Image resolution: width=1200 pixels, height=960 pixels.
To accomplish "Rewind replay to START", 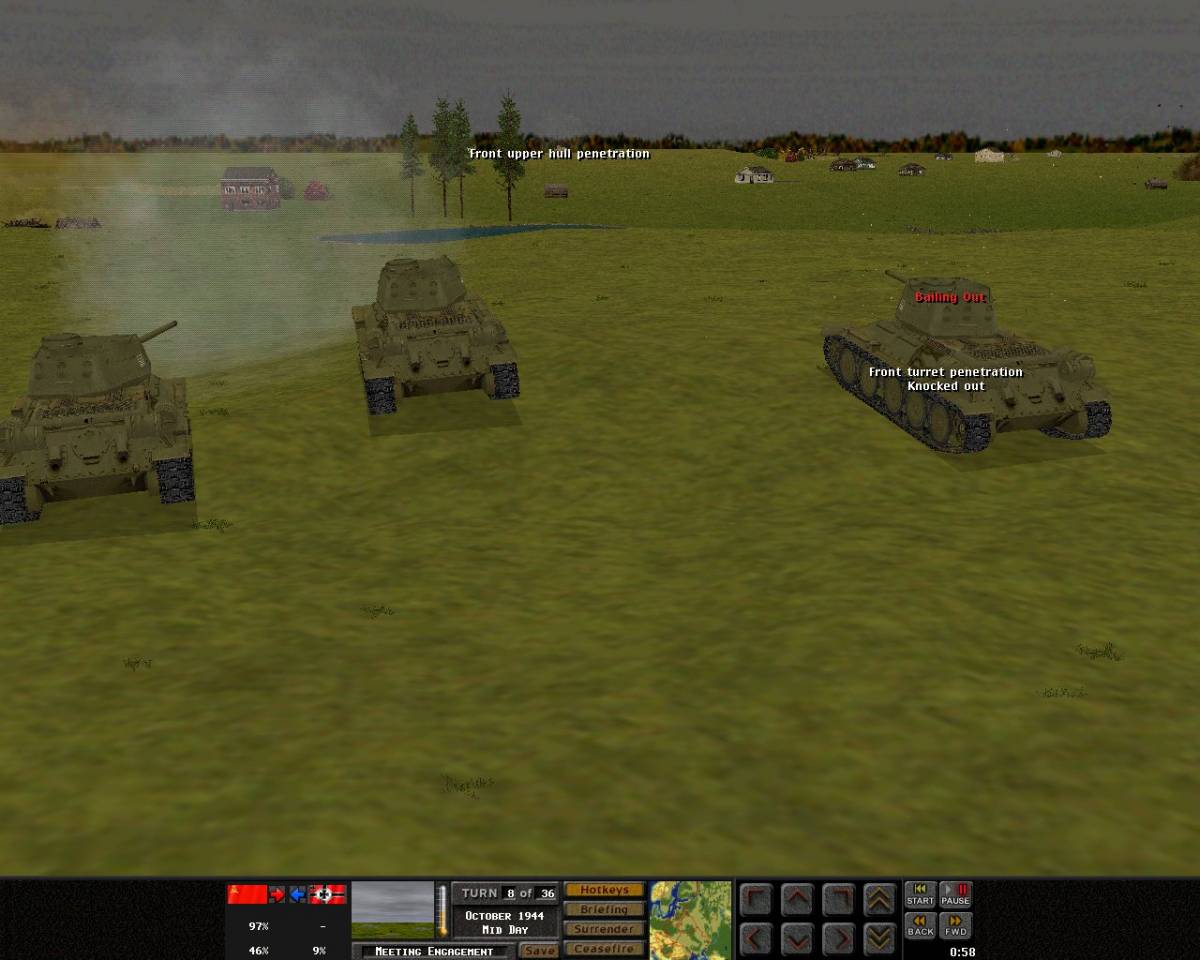I will pyautogui.click(x=920, y=895).
